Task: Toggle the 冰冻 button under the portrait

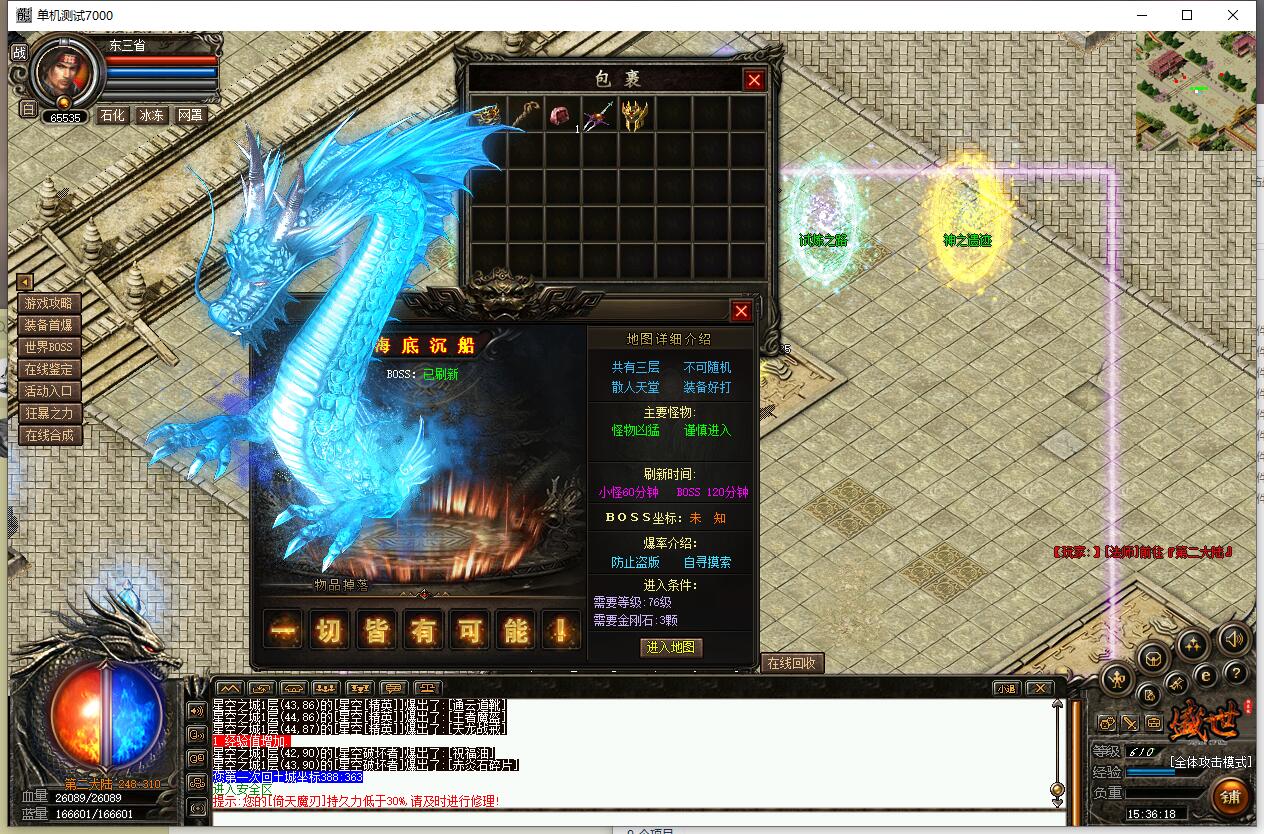Action: tap(152, 115)
